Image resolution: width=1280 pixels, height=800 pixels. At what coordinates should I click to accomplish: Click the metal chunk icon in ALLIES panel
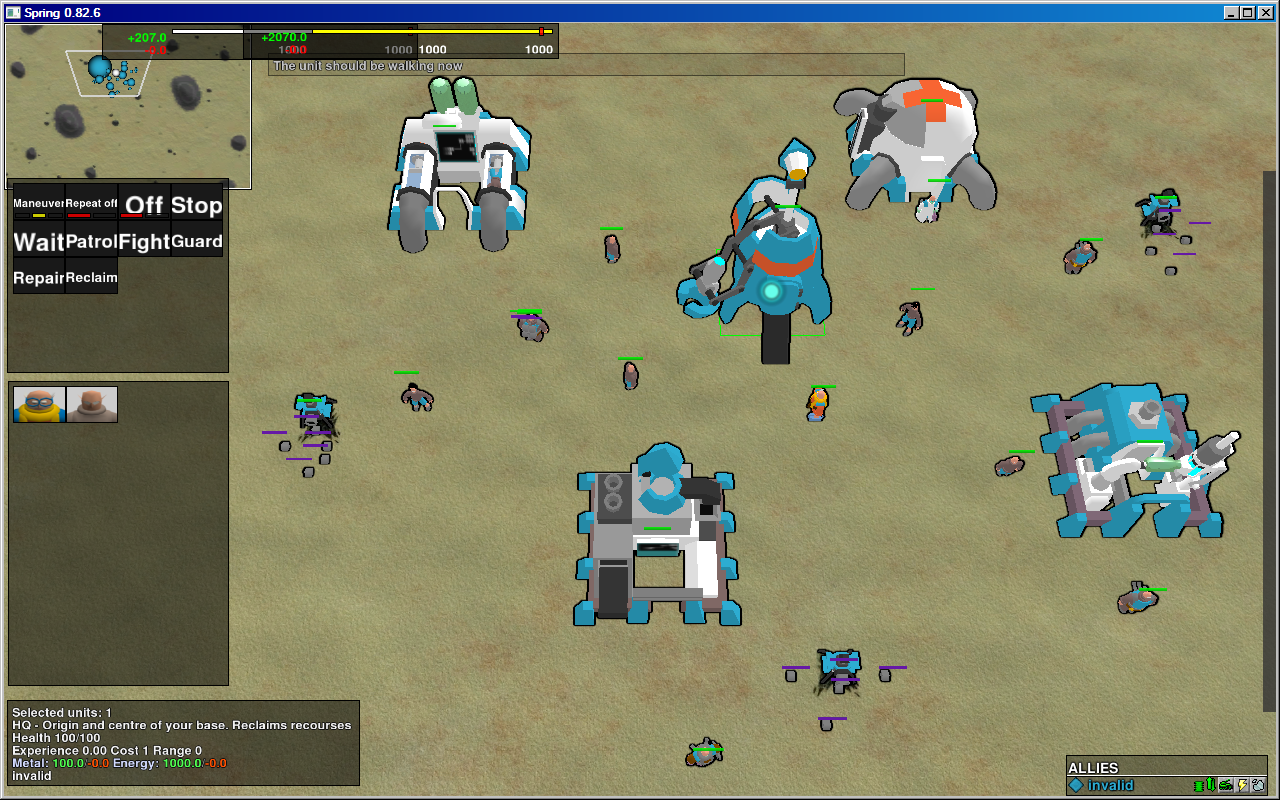1258,785
